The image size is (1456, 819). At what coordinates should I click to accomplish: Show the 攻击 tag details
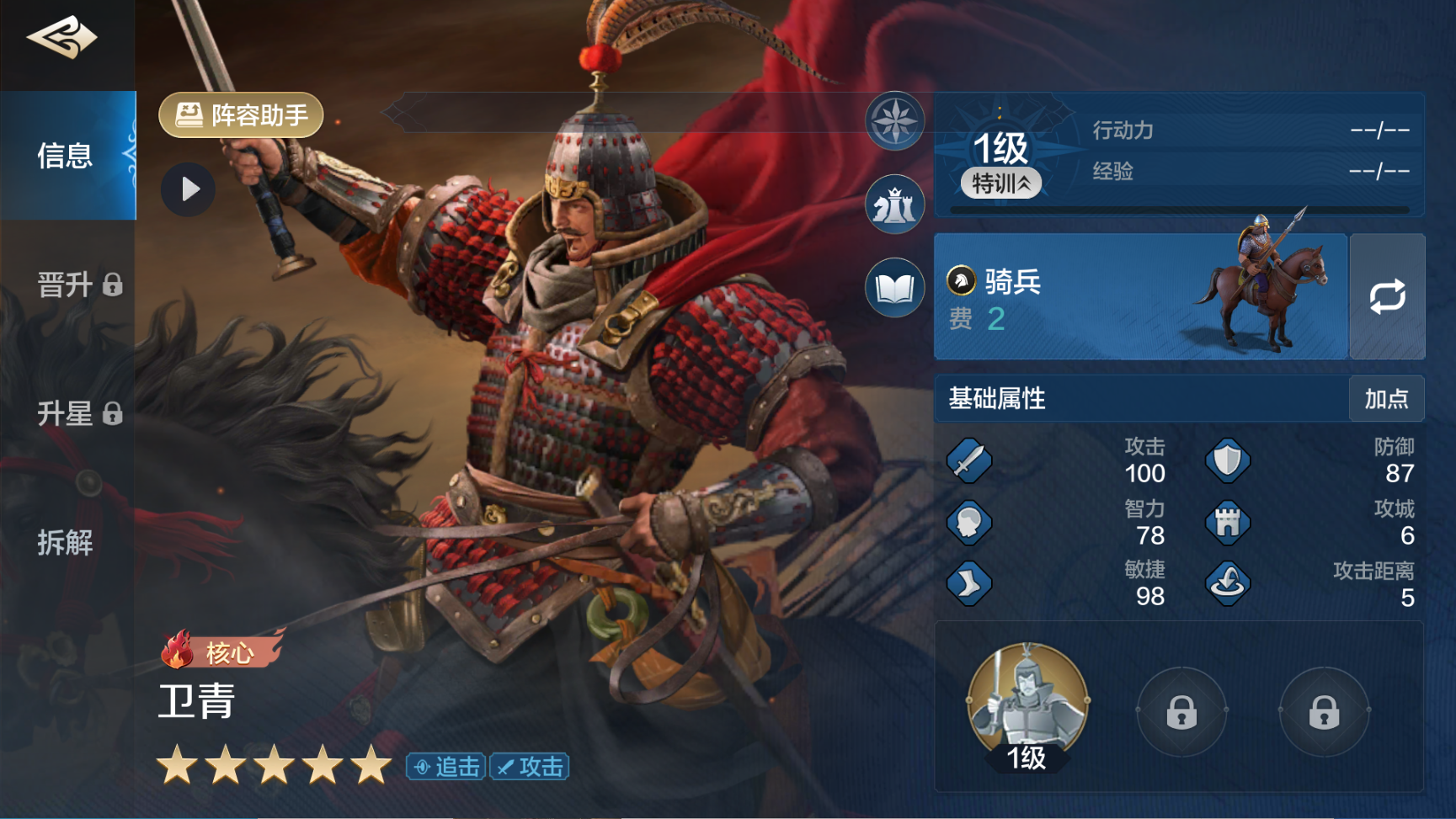coord(530,767)
